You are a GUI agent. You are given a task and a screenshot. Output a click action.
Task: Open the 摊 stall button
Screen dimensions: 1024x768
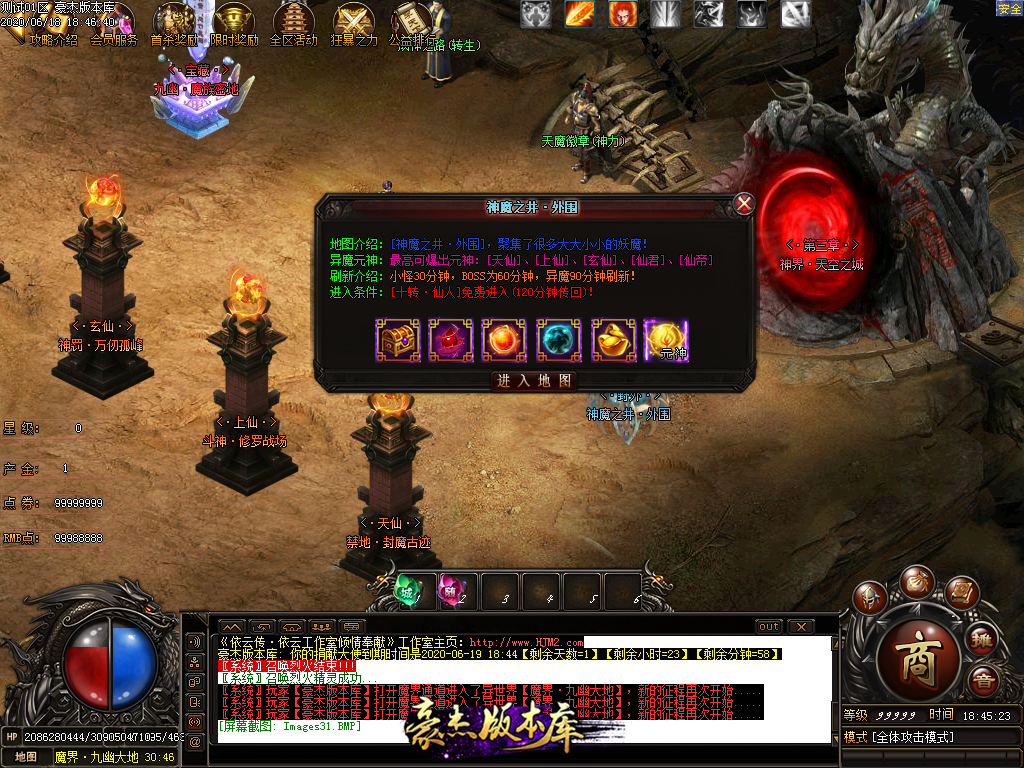click(x=983, y=639)
